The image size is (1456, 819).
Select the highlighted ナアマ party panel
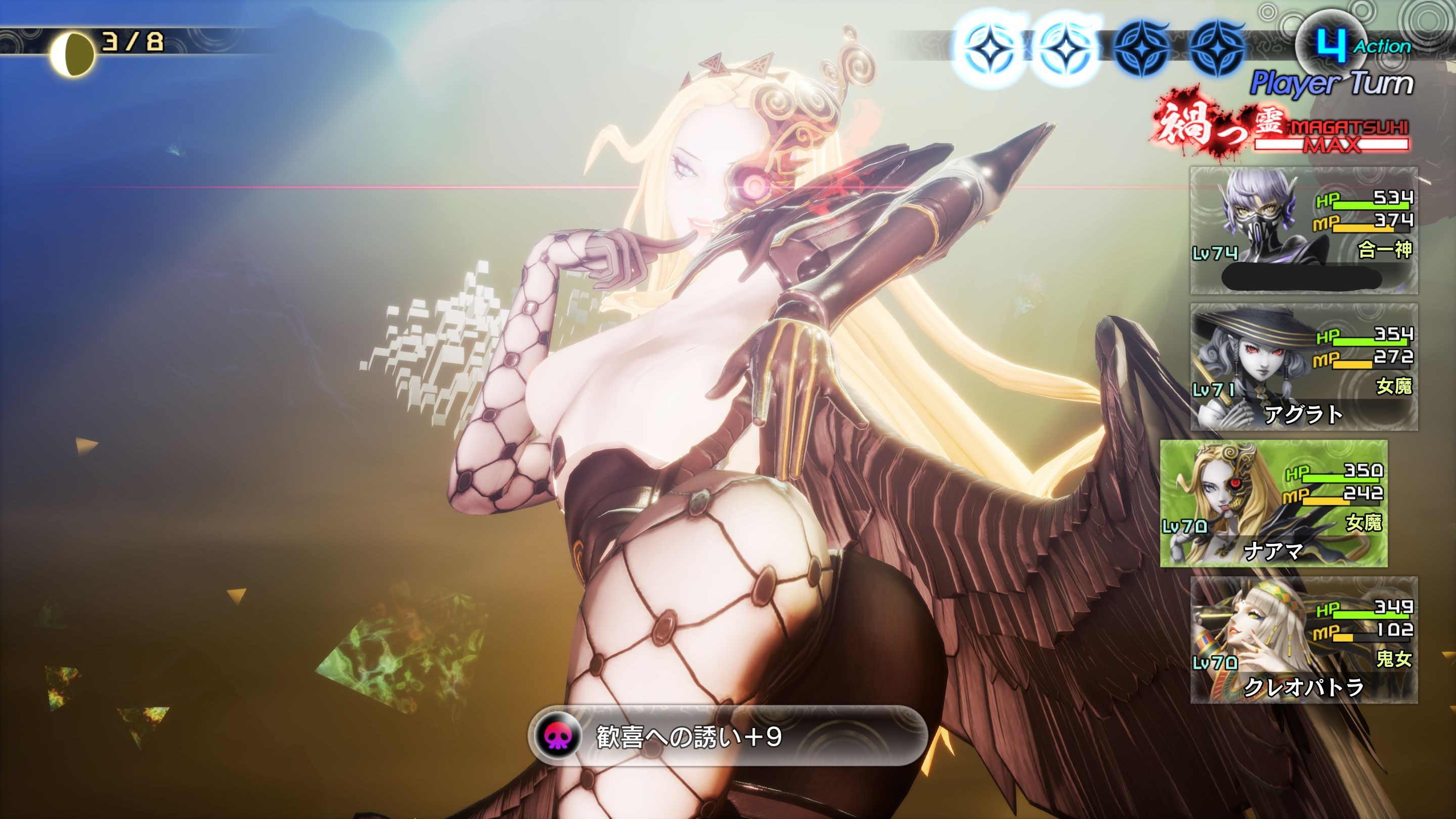[1273, 503]
